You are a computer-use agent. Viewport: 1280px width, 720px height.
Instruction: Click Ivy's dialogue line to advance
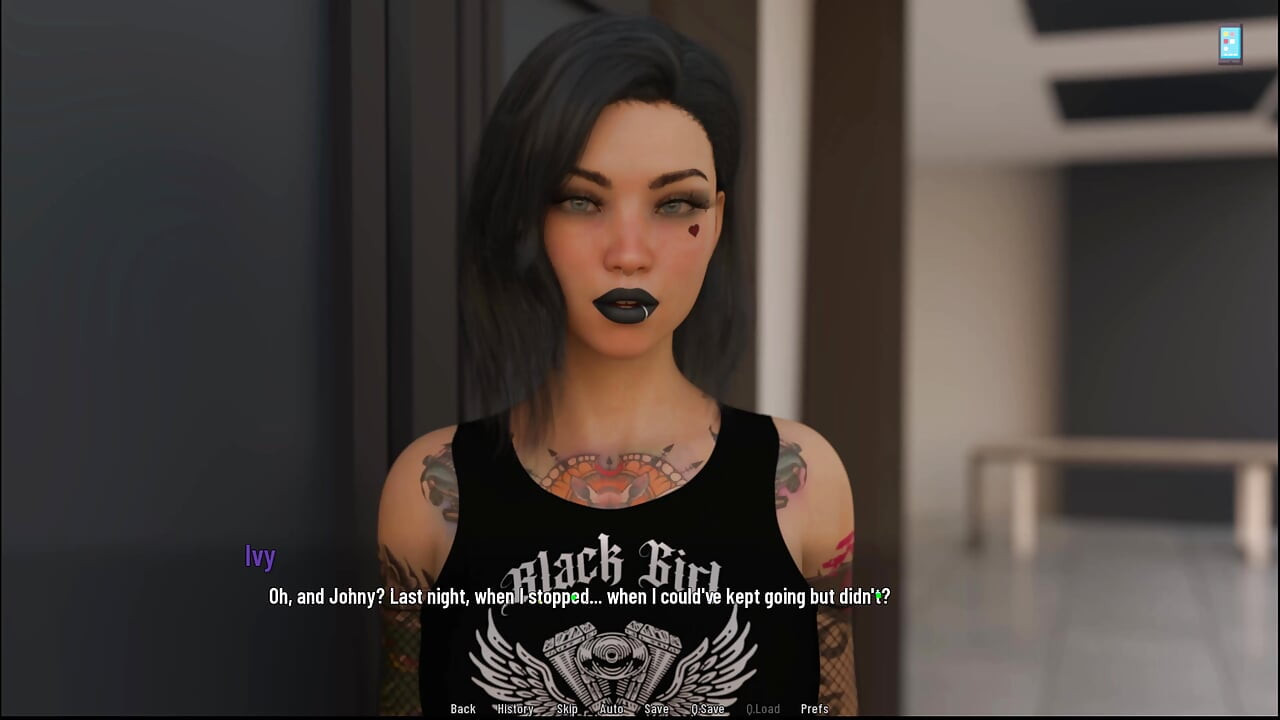pos(578,596)
